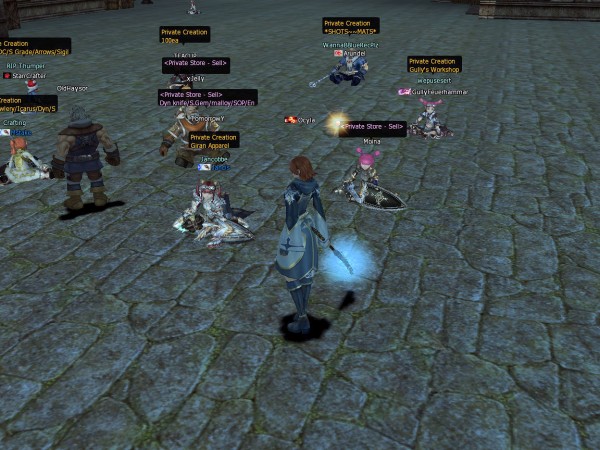The height and width of the screenshot is (450, 600).
Task: Select the Private Creation sign listing Icarus/Dyn
Action: [28, 104]
